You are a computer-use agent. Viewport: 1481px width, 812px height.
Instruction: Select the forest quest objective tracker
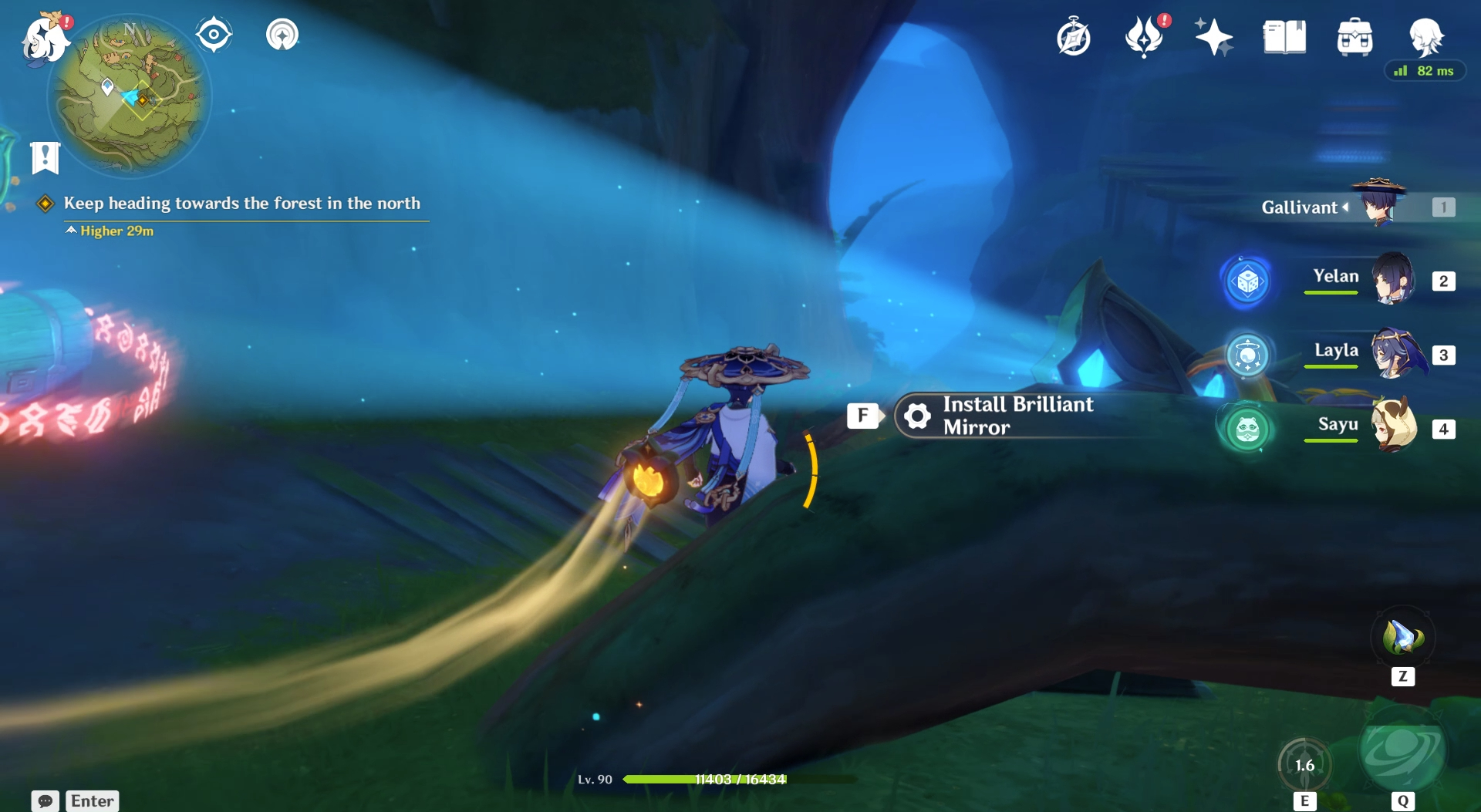click(x=241, y=204)
